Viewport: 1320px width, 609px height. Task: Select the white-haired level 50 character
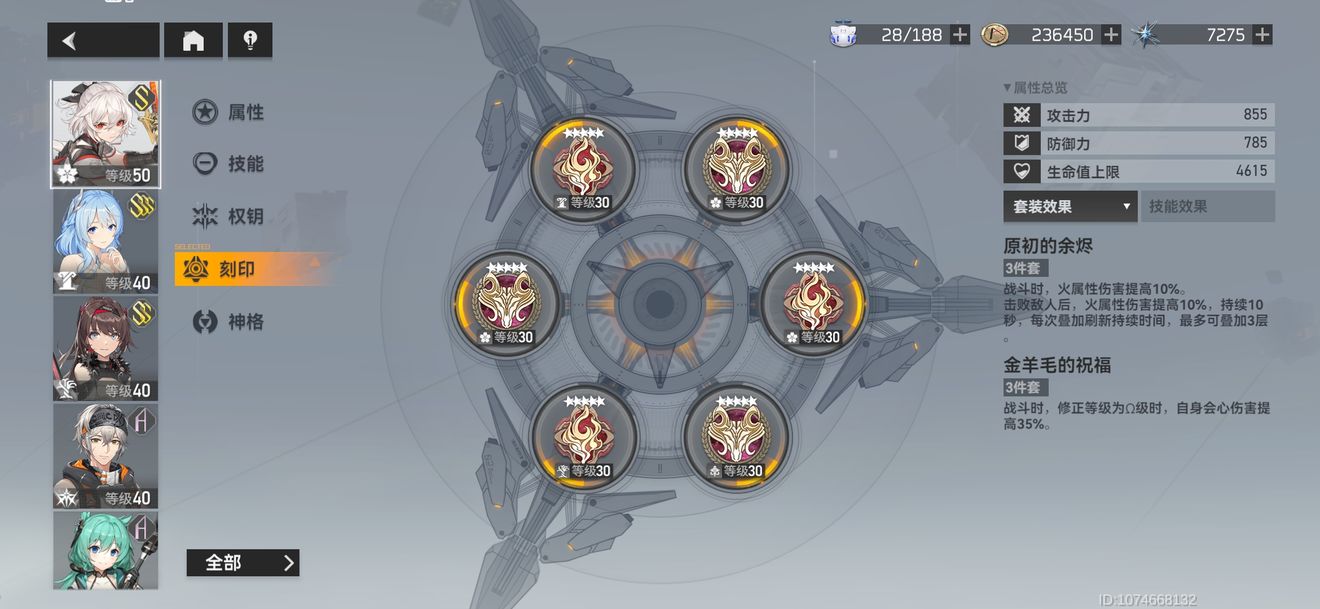click(105, 134)
